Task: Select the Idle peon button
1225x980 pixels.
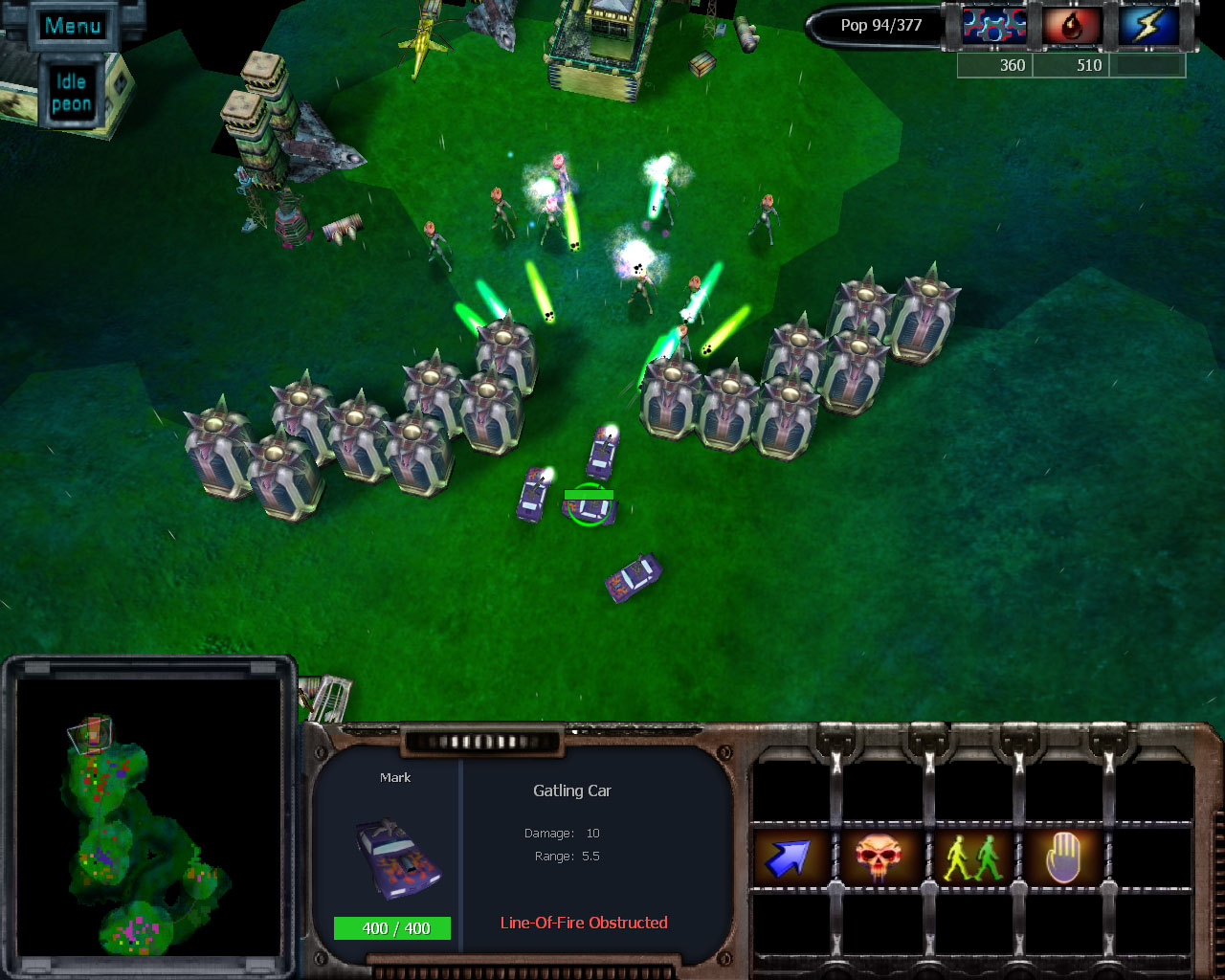Action: point(72,93)
